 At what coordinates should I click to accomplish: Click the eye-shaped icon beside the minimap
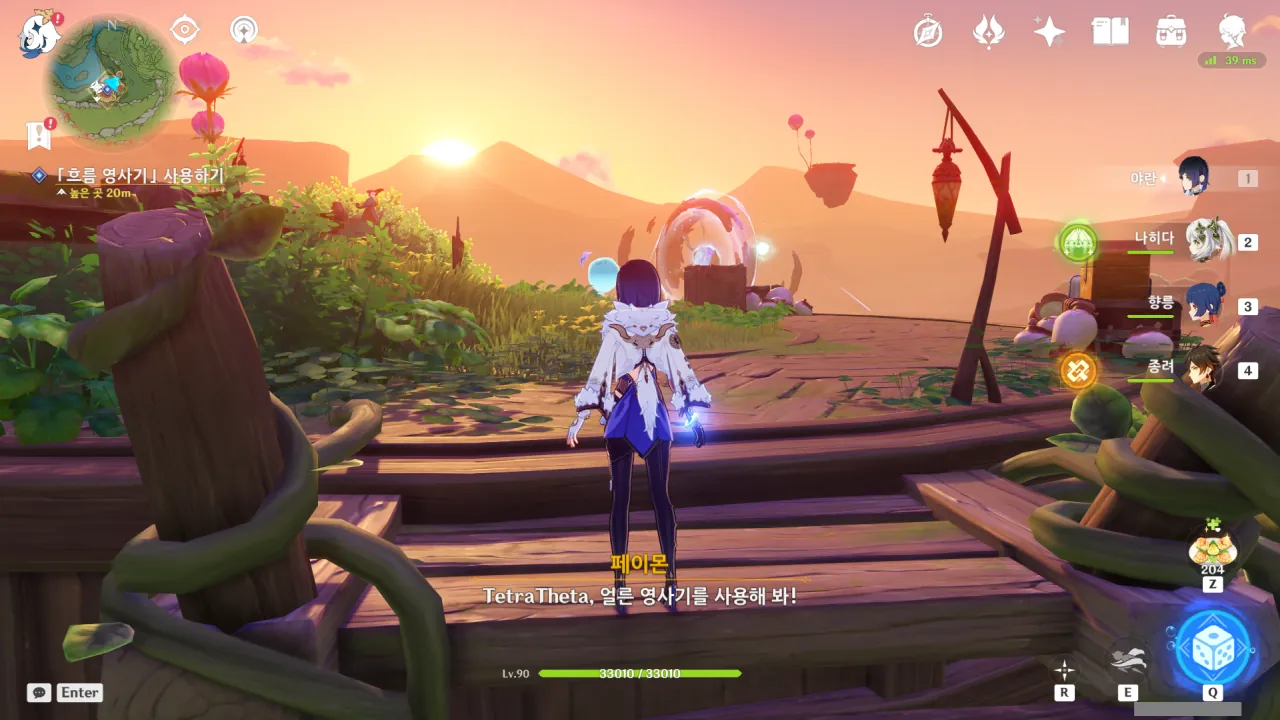click(185, 30)
